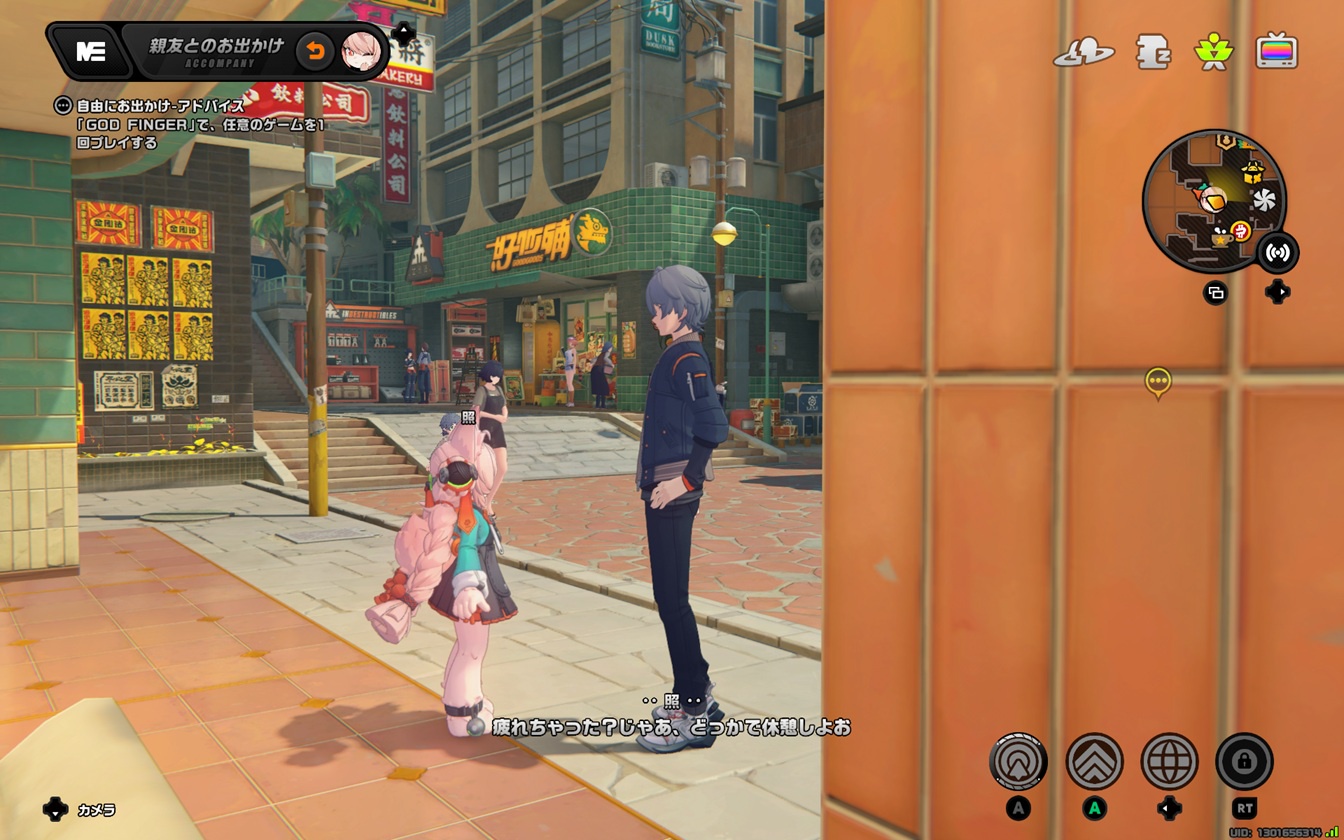Click the coffee cup marker on minimap

[1220, 239]
